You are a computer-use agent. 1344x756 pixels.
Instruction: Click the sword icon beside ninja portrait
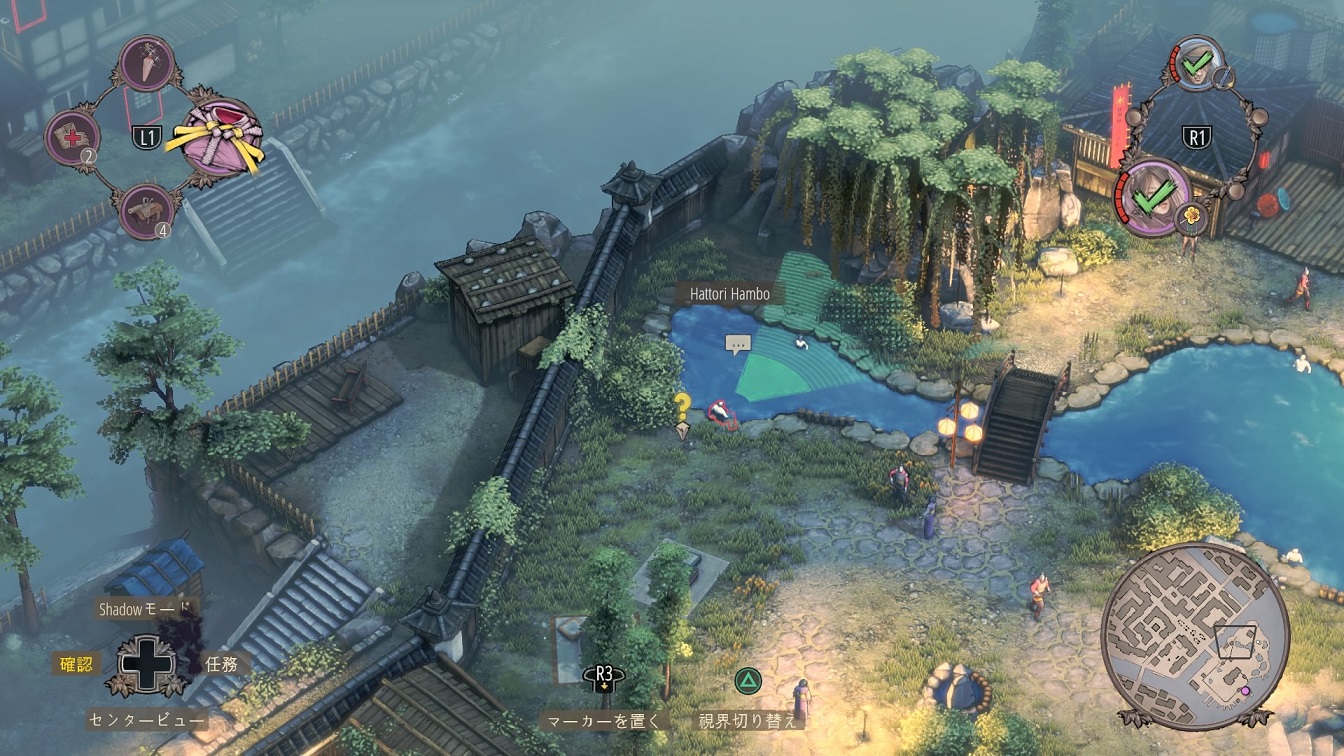click(1225, 77)
